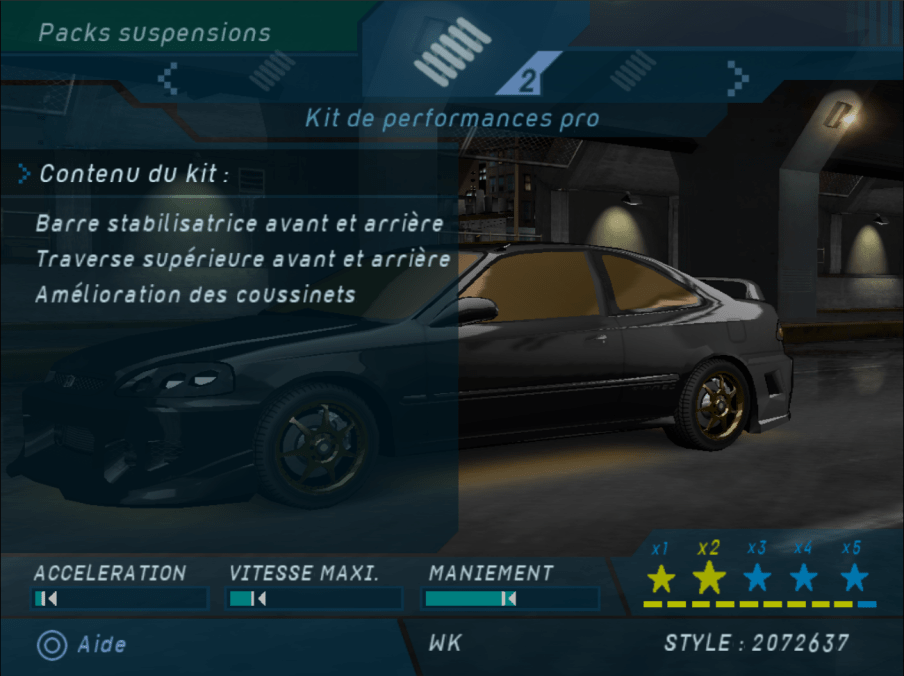Select the Contenu du kit heading

(134, 174)
